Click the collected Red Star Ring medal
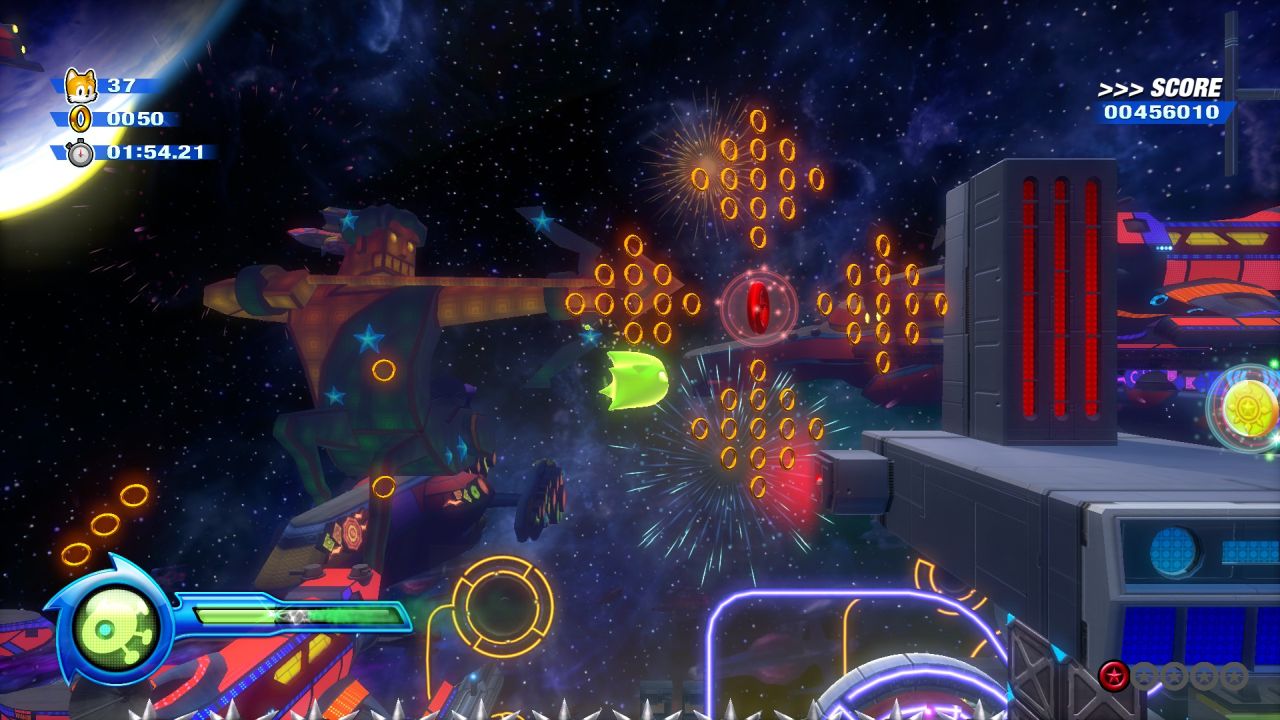 [x=1113, y=674]
